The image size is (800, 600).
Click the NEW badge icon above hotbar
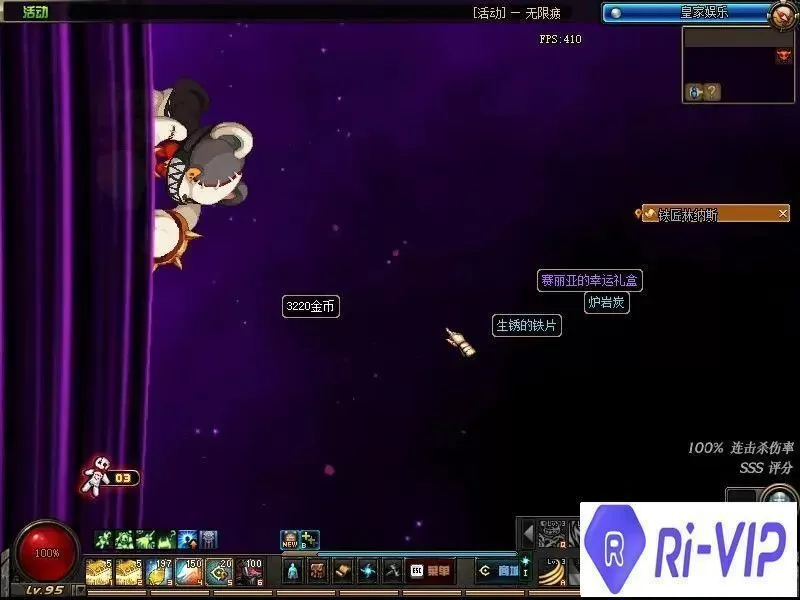tap(289, 540)
